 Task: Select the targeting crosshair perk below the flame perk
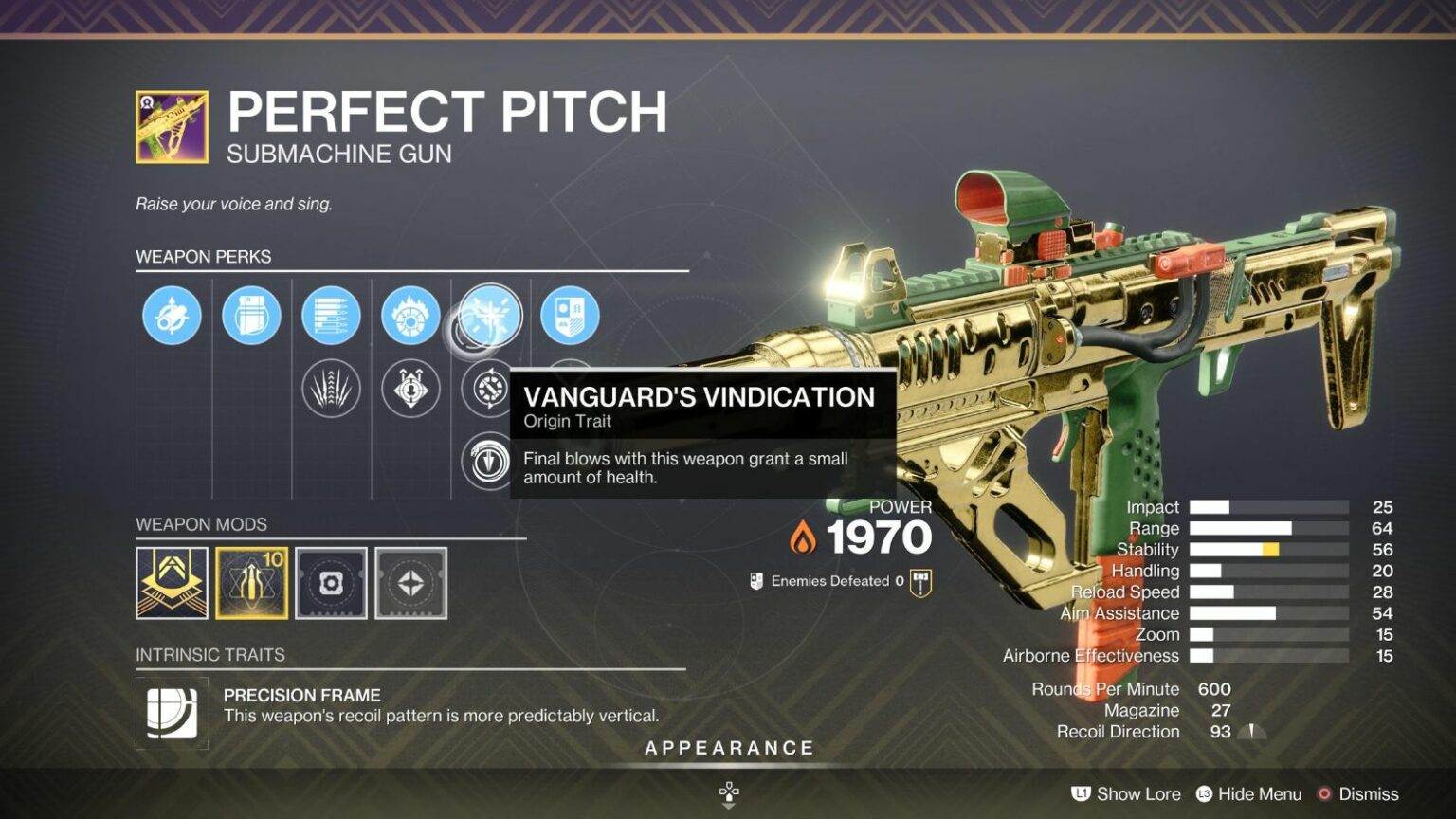pos(410,389)
